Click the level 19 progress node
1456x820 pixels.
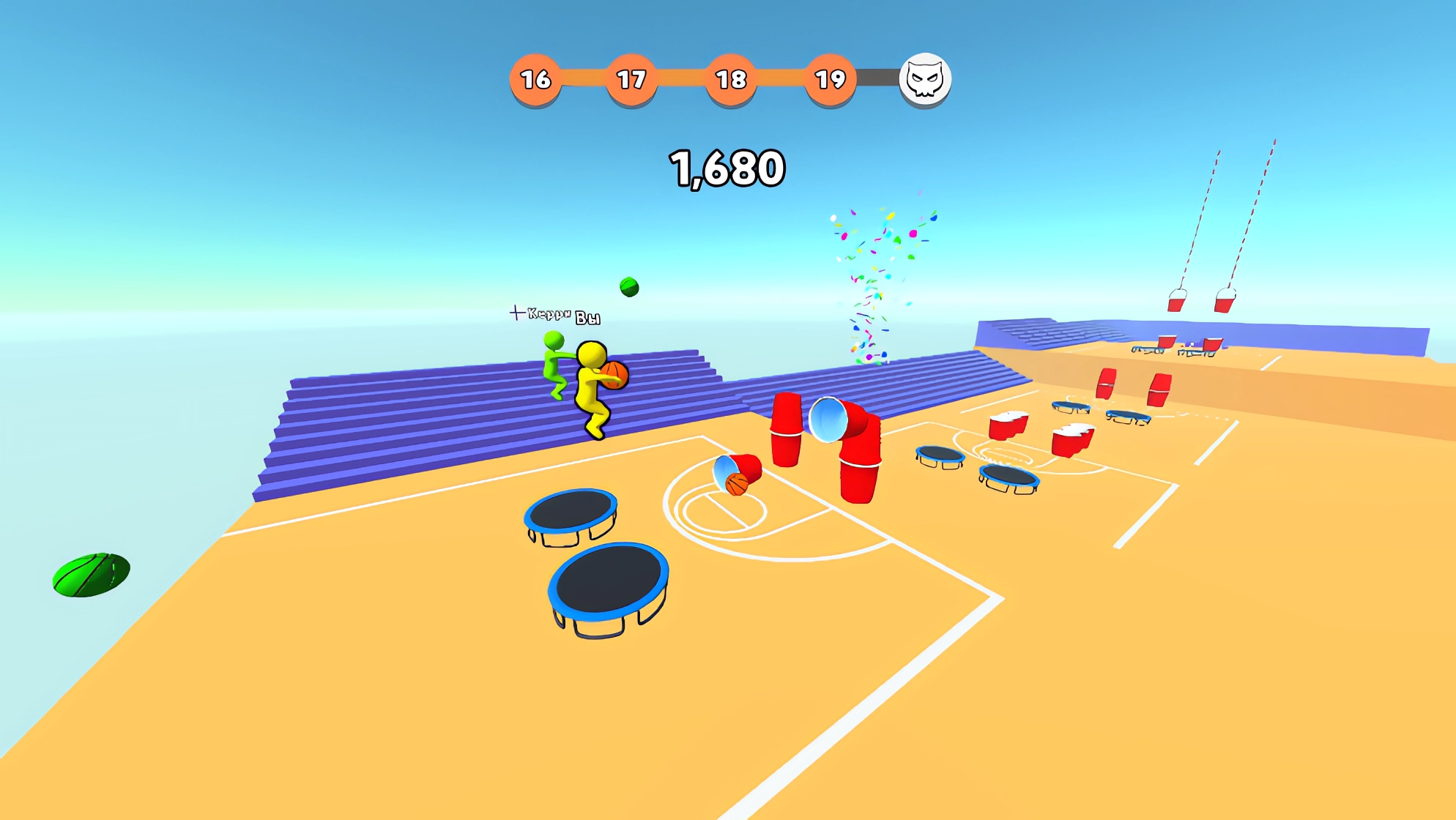[830, 79]
